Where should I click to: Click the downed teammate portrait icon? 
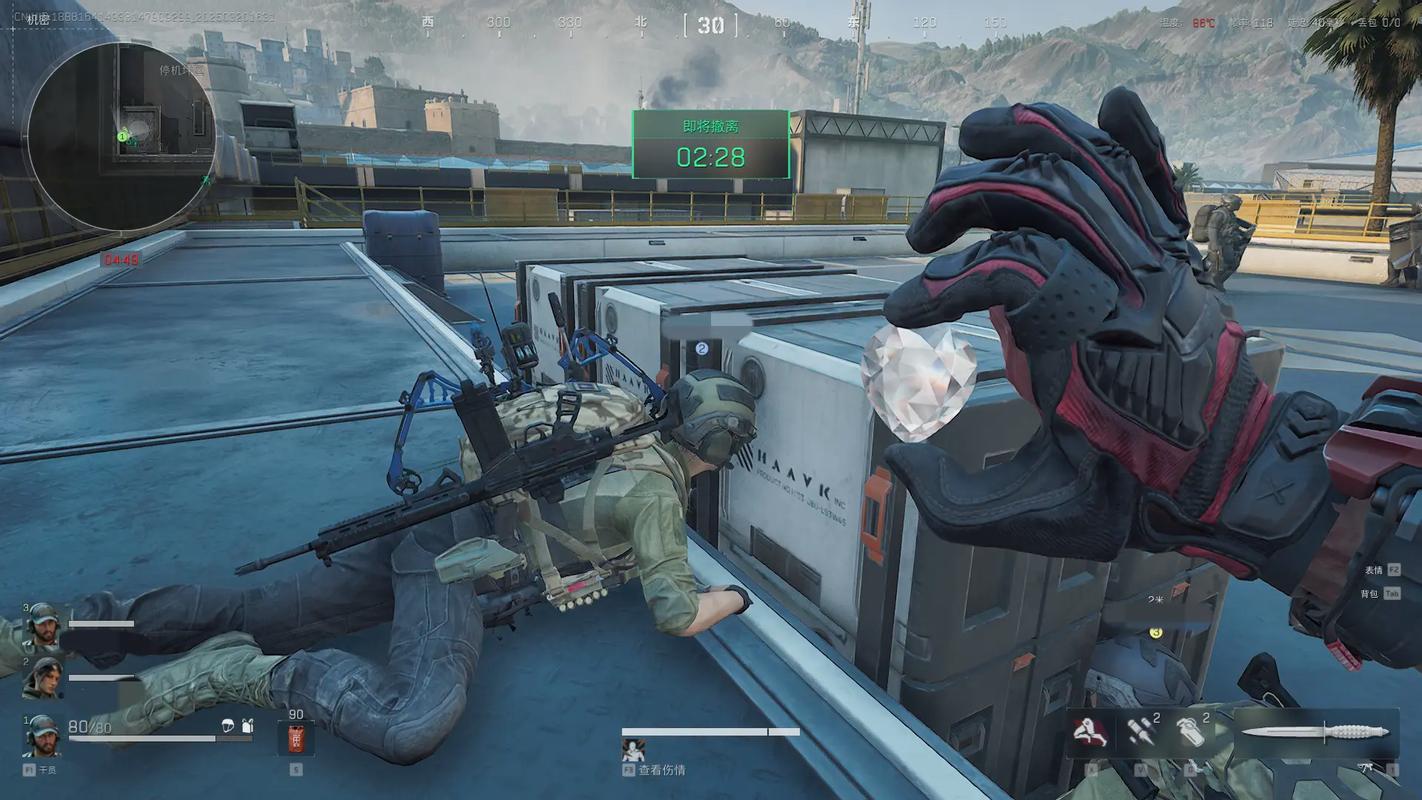(632, 749)
